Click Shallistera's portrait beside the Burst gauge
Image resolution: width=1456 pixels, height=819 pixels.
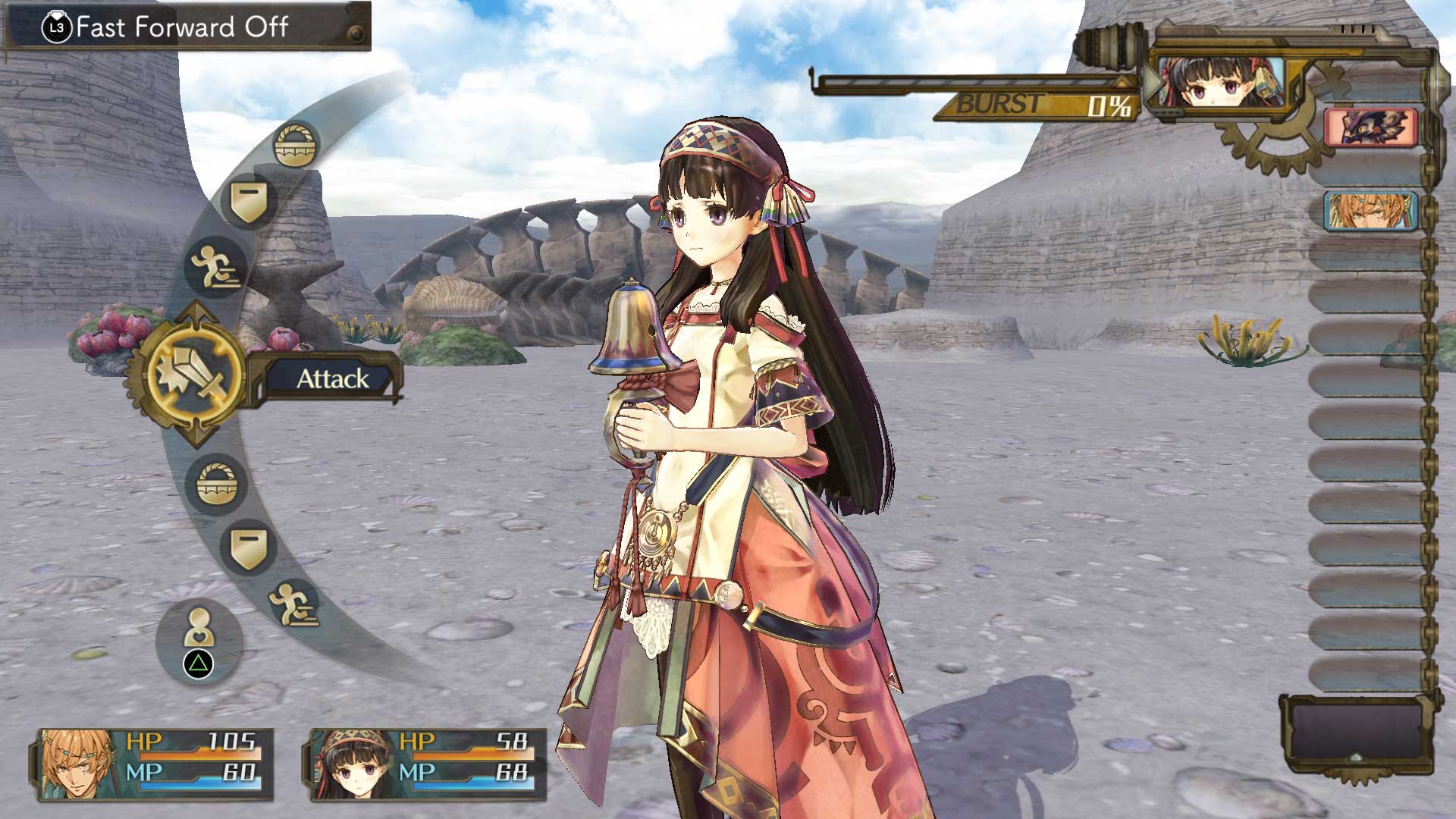[1219, 83]
